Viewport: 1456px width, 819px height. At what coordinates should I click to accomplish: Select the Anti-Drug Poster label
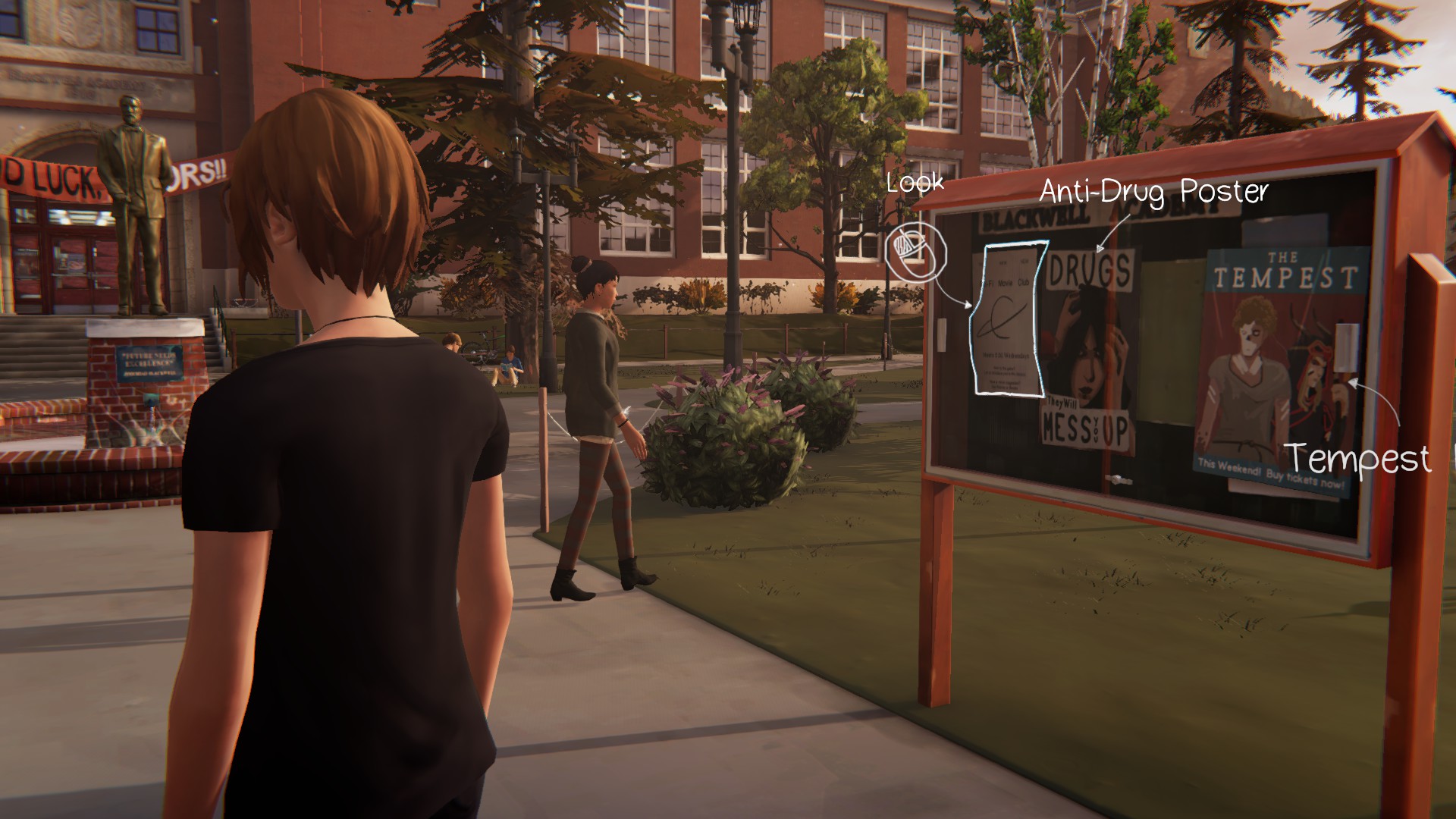(x=1153, y=192)
